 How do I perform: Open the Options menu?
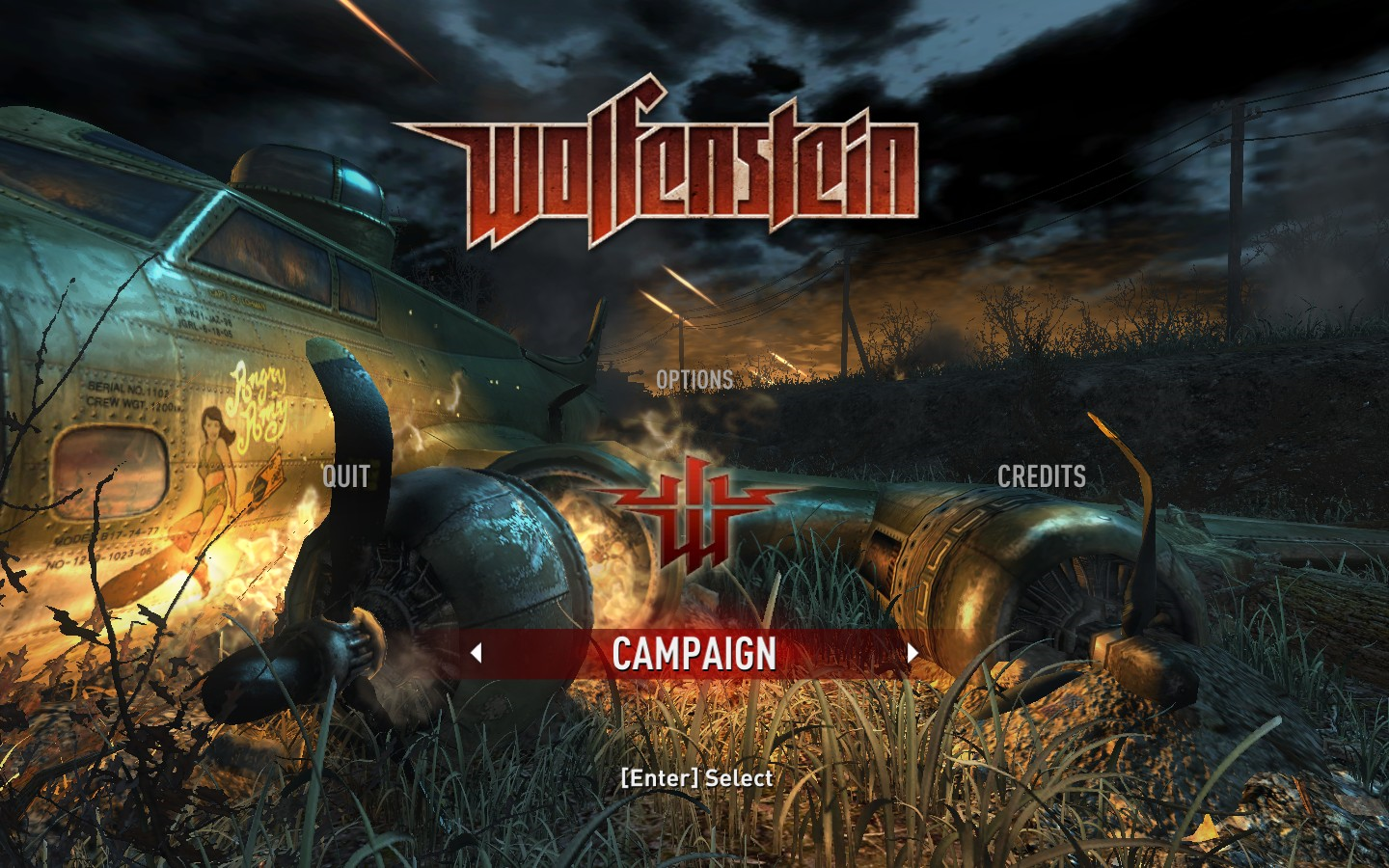694,380
